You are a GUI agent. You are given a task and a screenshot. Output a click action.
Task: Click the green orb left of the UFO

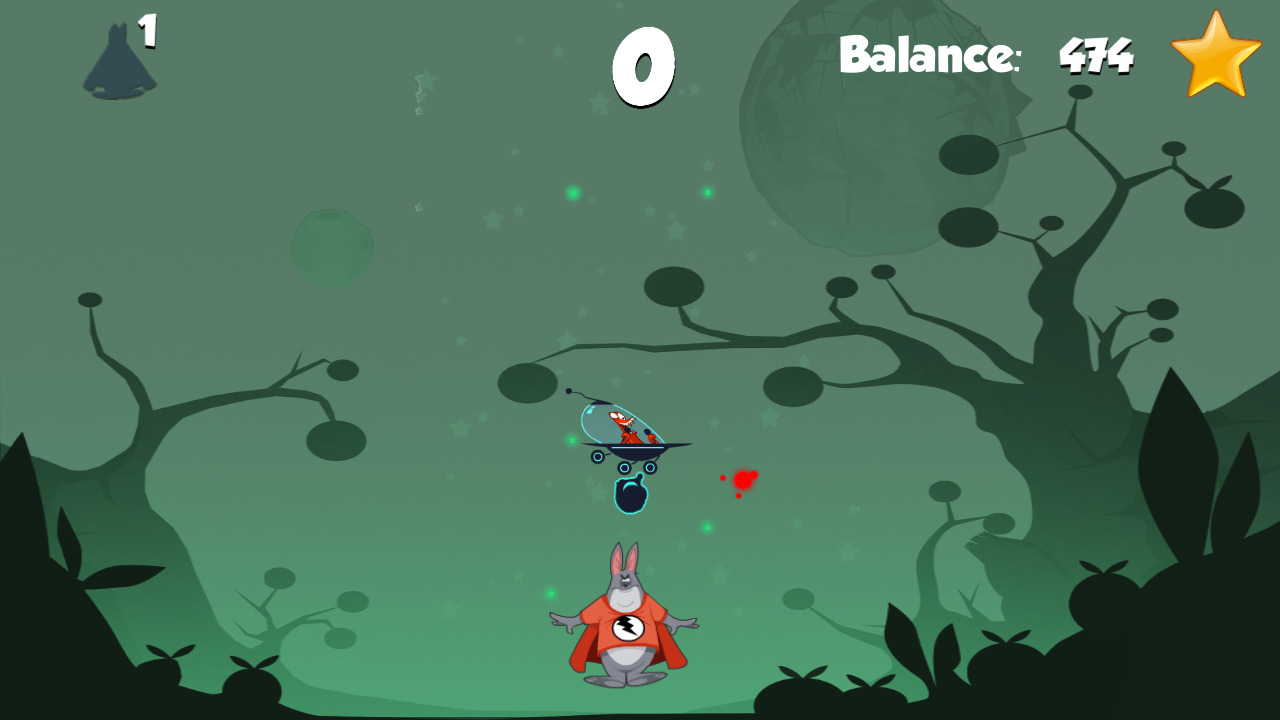coord(572,439)
